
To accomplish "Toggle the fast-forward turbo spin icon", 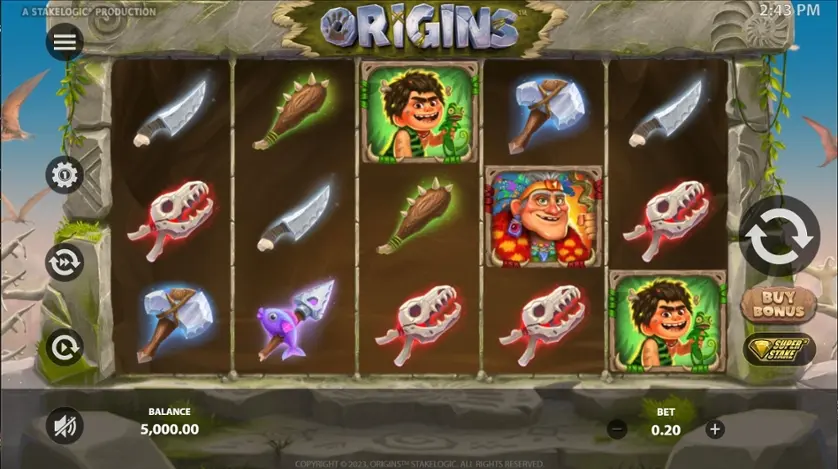I will [65, 262].
